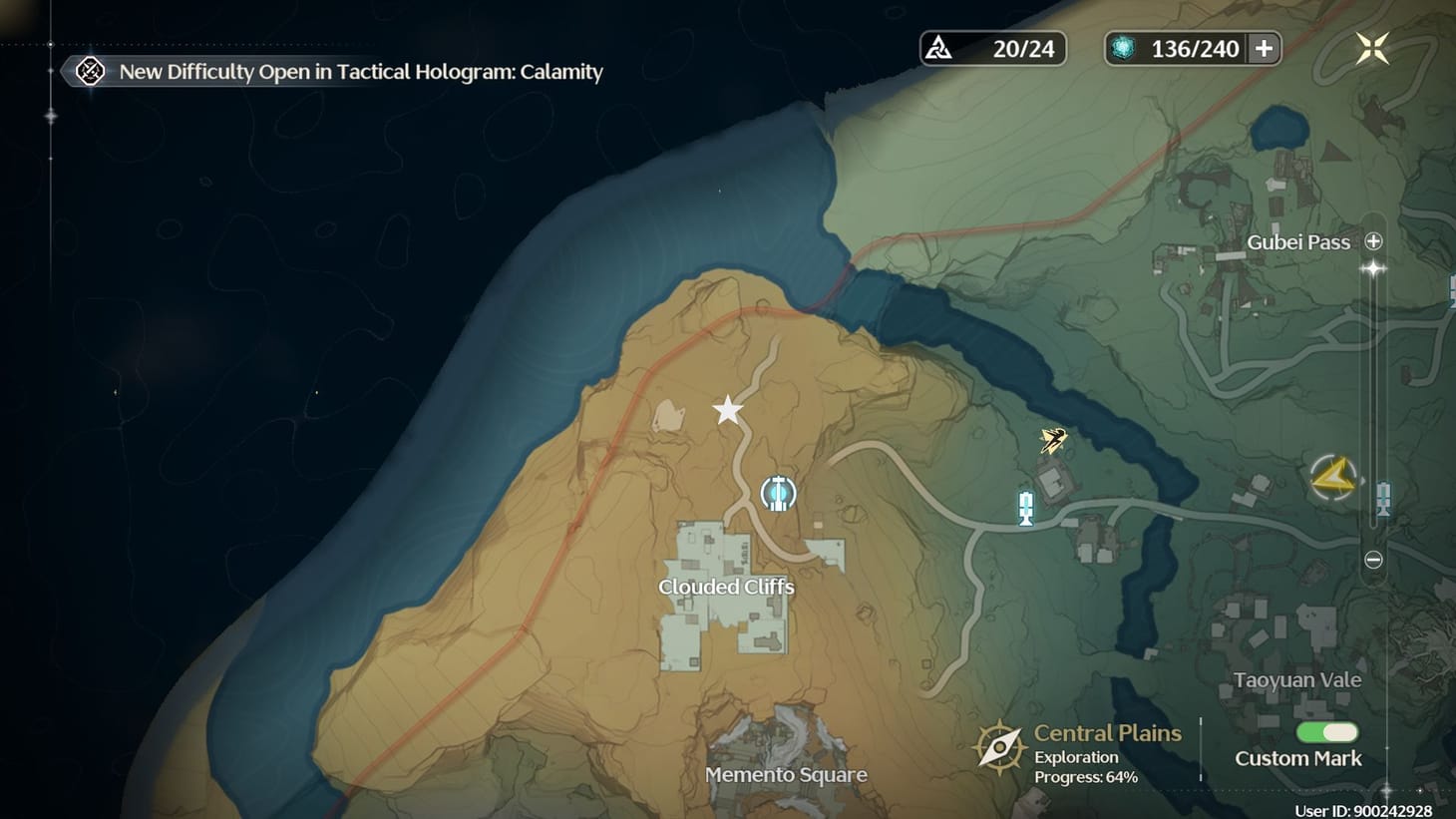Click the waypoint crystal icon beside 136/240
Screen dimensions: 1456x819
[x=1123, y=48]
